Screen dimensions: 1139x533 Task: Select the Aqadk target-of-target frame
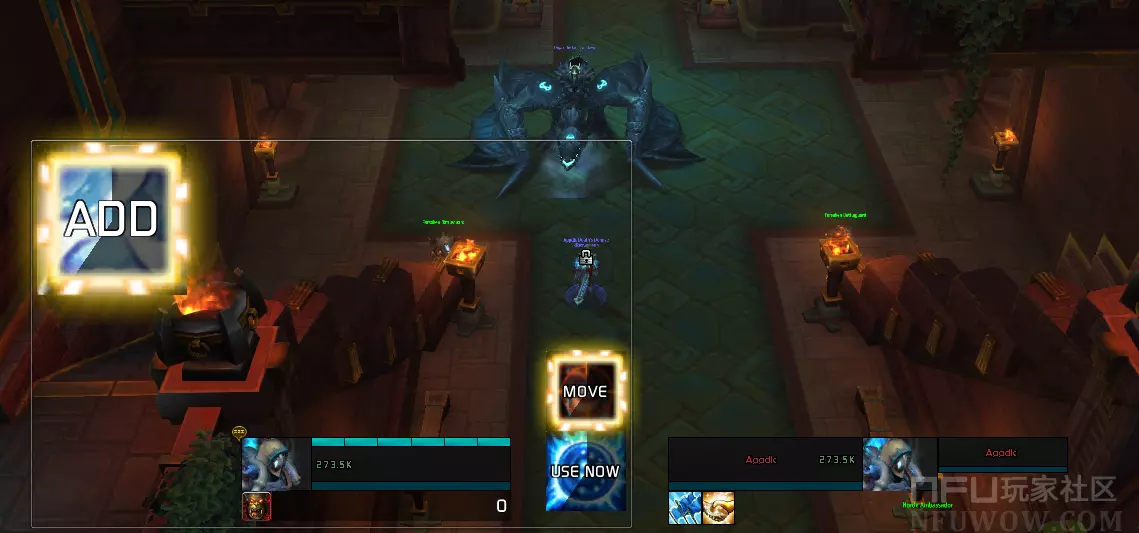coord(1002,454)
